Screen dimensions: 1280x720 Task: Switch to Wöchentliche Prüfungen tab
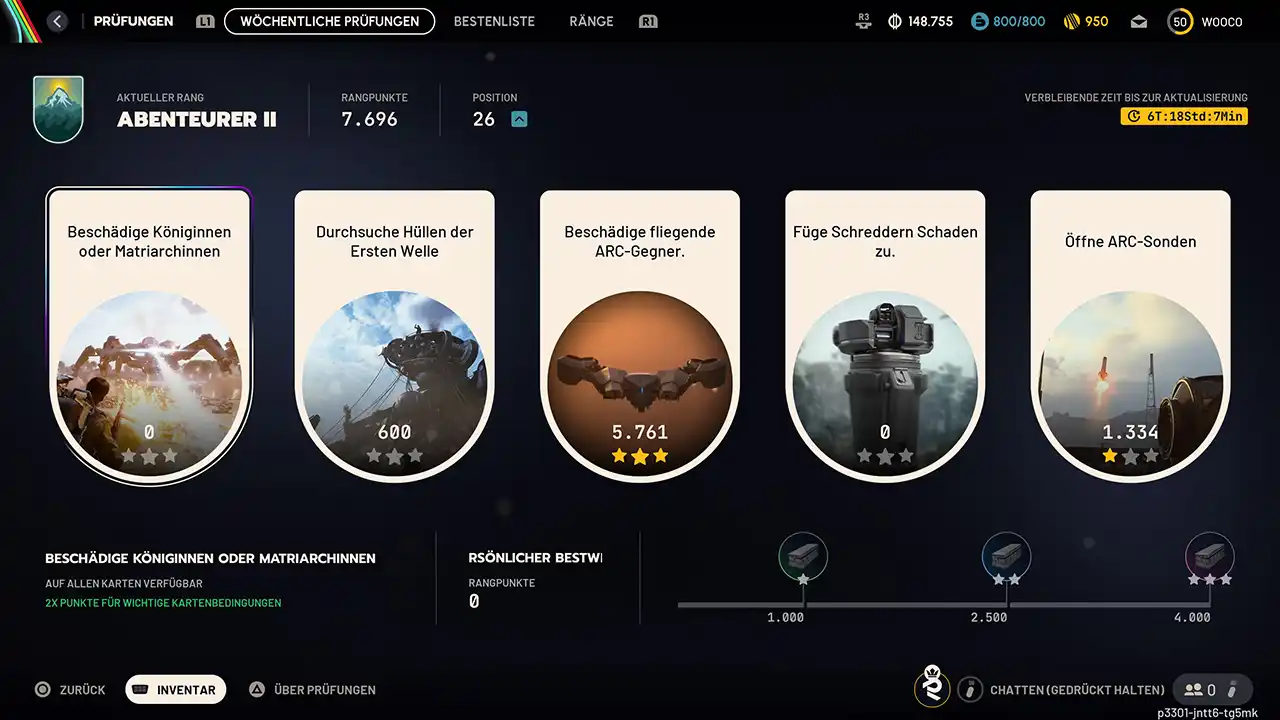coord(329,21)
